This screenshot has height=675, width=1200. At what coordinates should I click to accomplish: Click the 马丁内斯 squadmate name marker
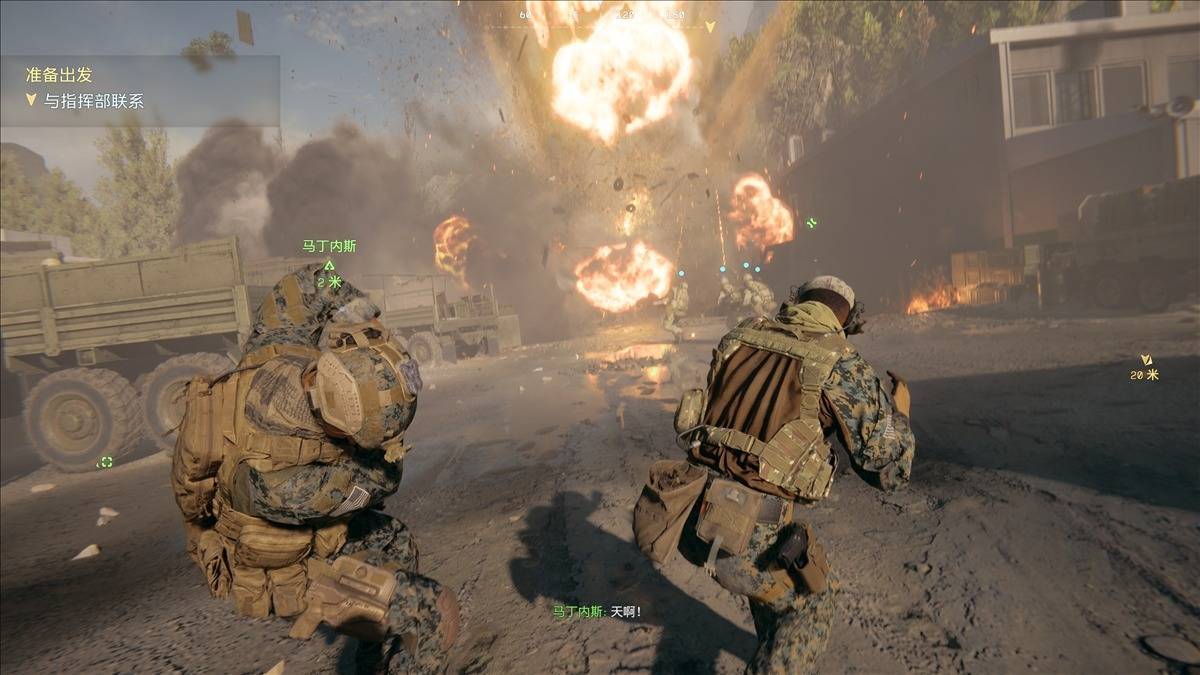coord(328,246)
